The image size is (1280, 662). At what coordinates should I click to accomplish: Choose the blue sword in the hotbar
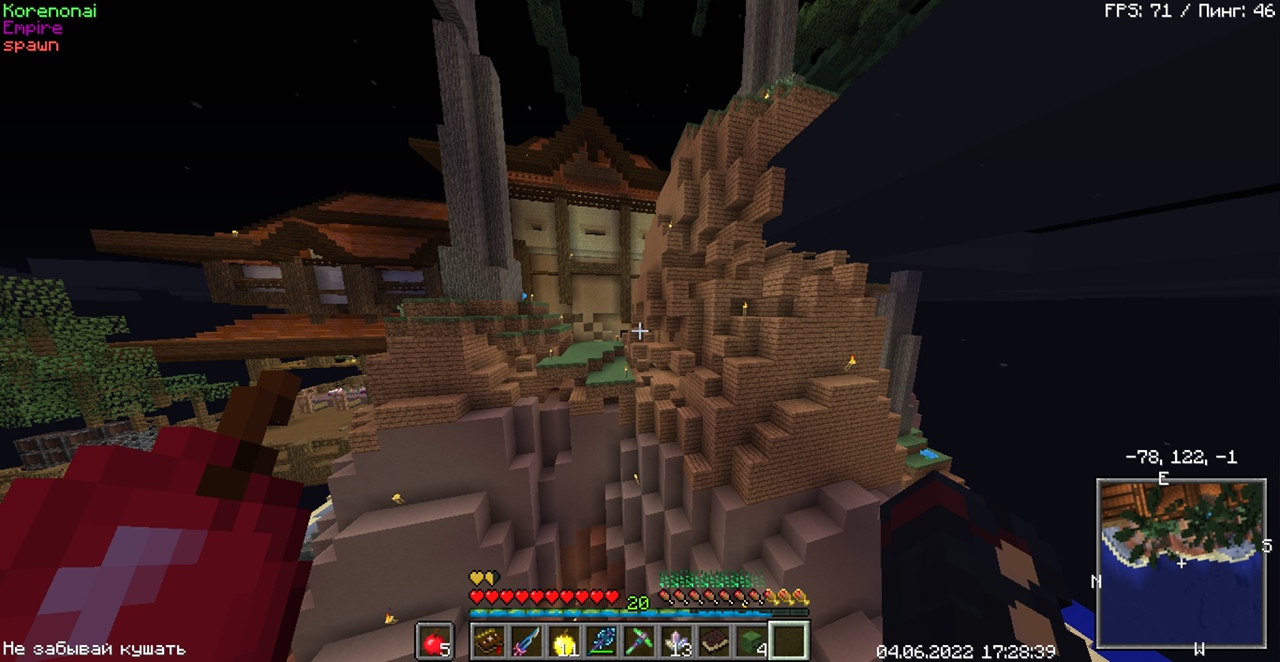(x=527, y=641)
